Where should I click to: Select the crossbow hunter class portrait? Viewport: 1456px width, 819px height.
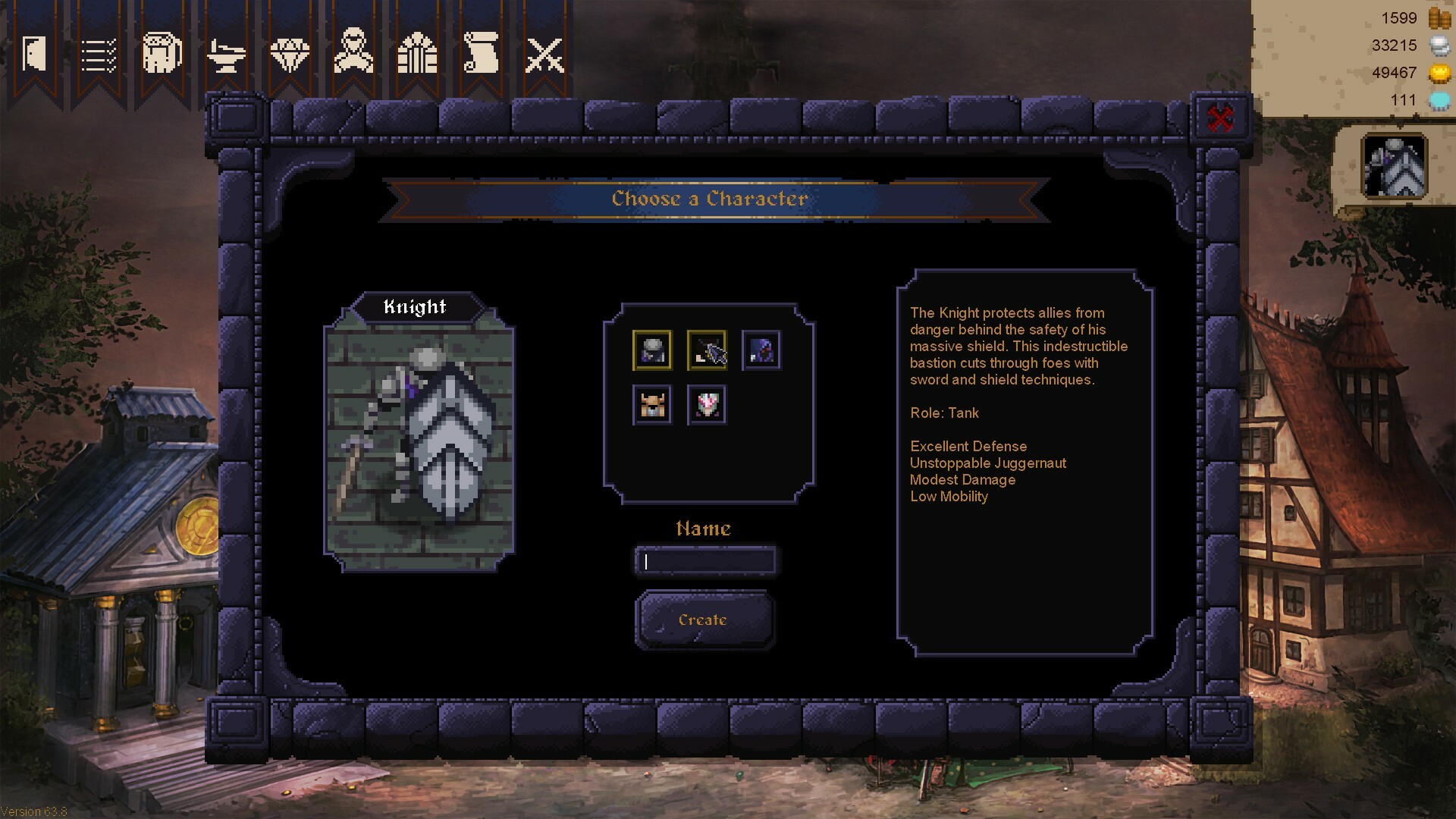click(x=707, y=350)
